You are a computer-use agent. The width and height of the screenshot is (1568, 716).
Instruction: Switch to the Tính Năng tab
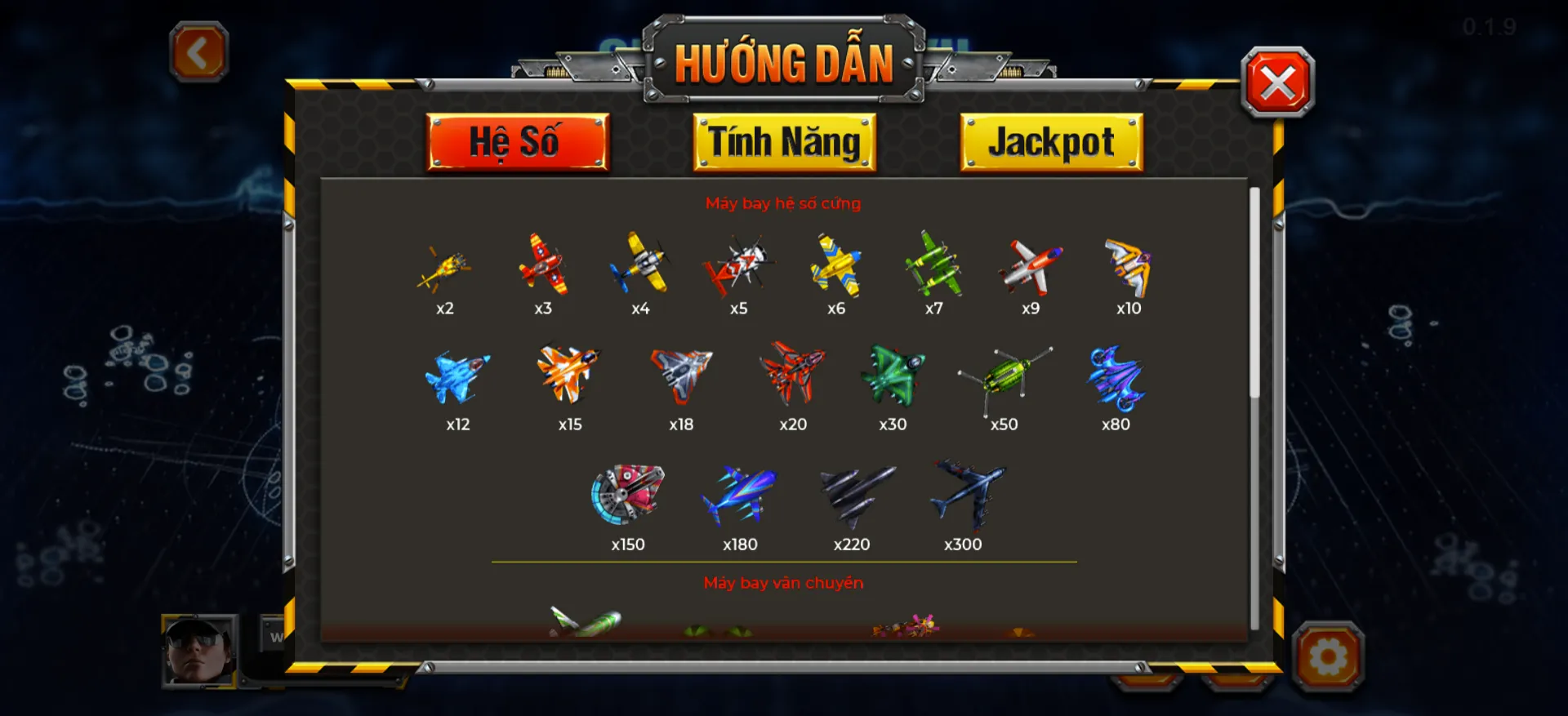(x=785, y=141)
